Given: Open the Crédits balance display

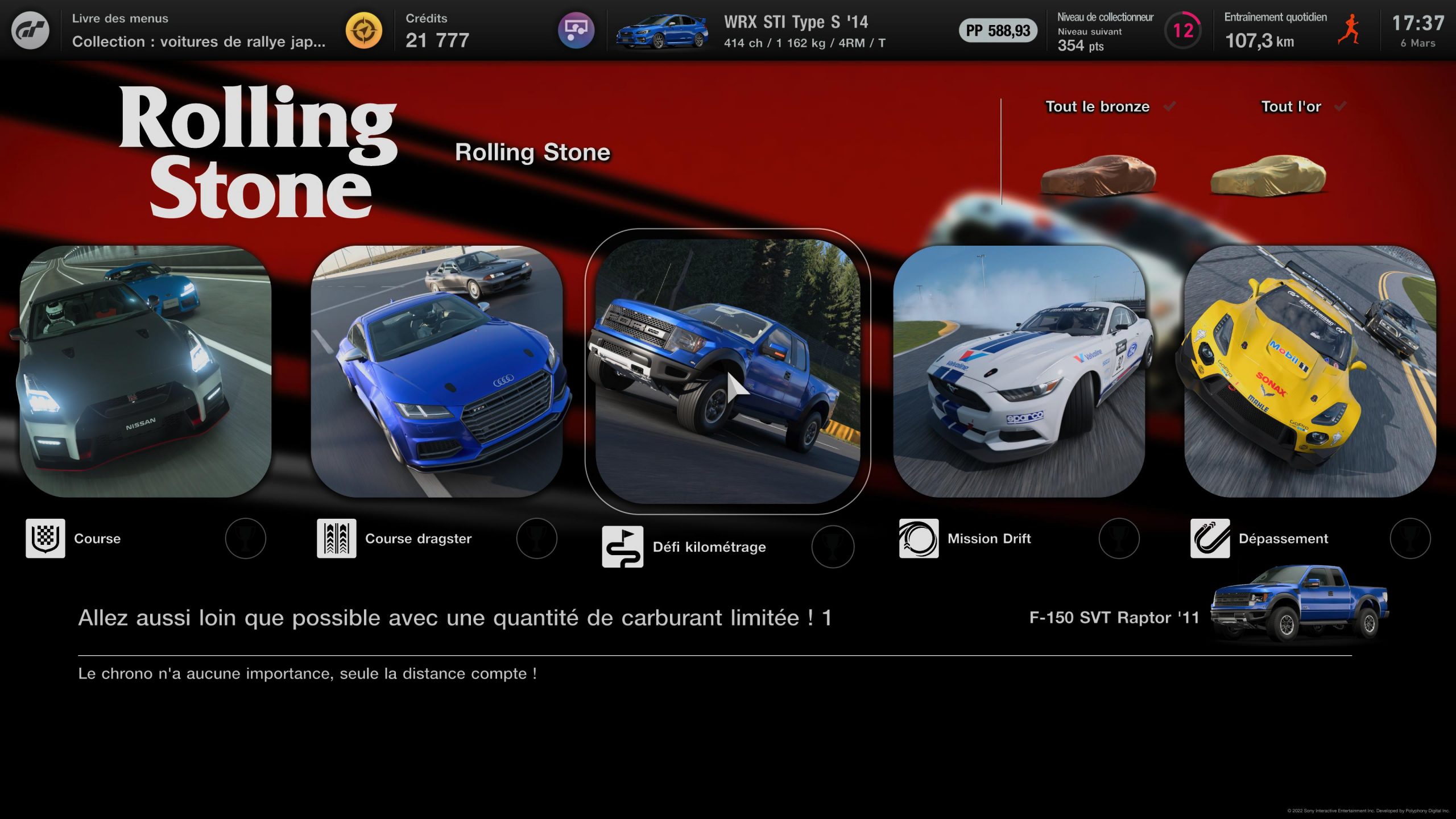Looking at the screenshot, I should [x=437, y=30].
